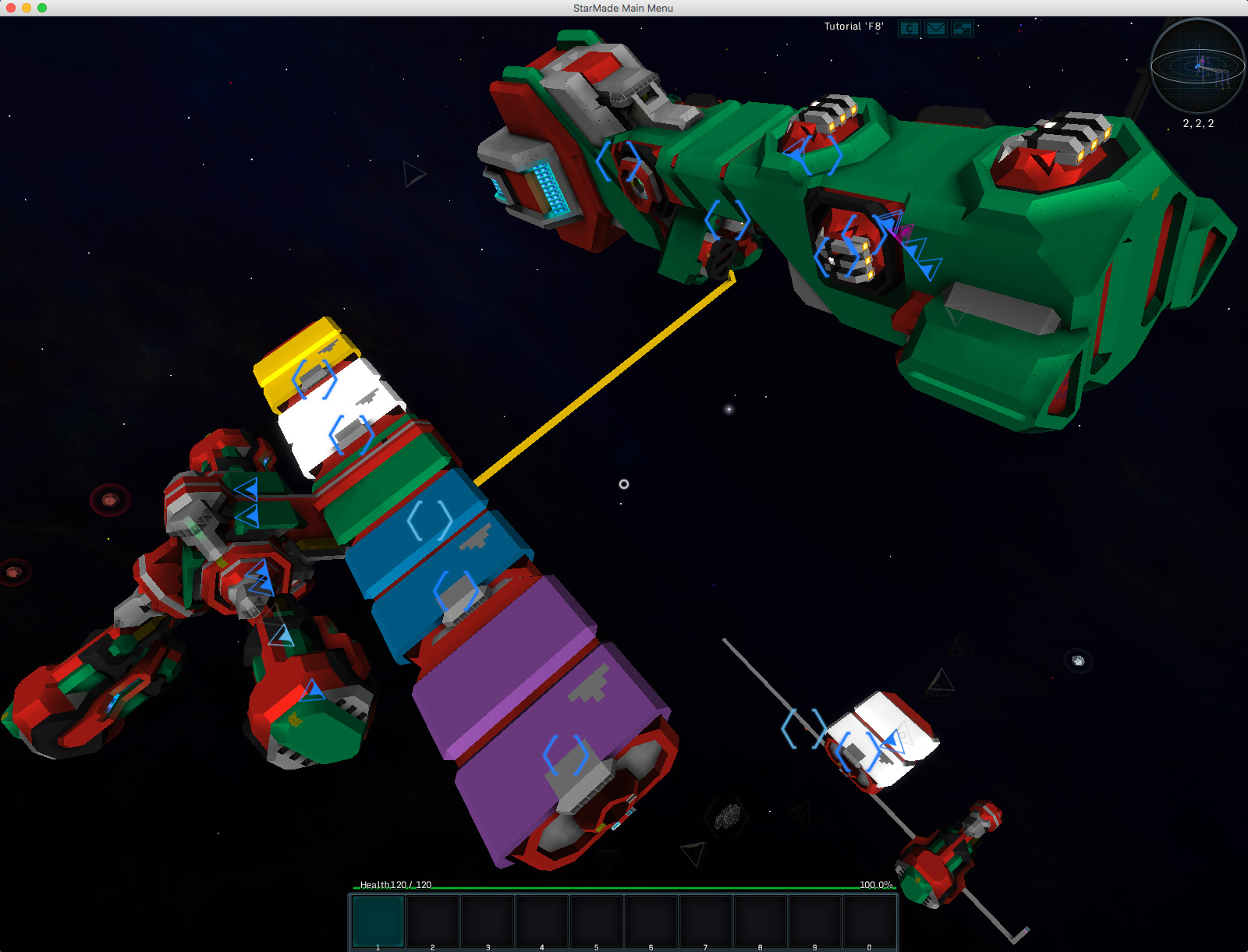Choose hotbar slot number 0
This screenshot has width=1248, height=952.
pos(870,921)
